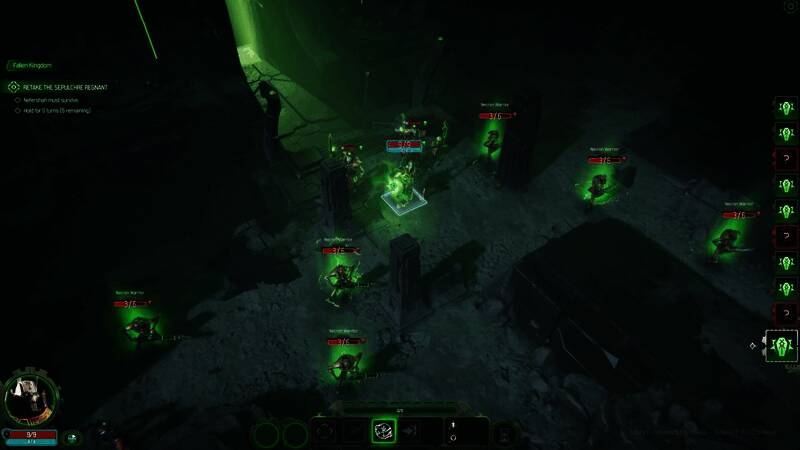The width and height of the screenshot is (800, 450).
Task: Select the Necron unit on the highlighted tile
Action: [x=403, y=185]
